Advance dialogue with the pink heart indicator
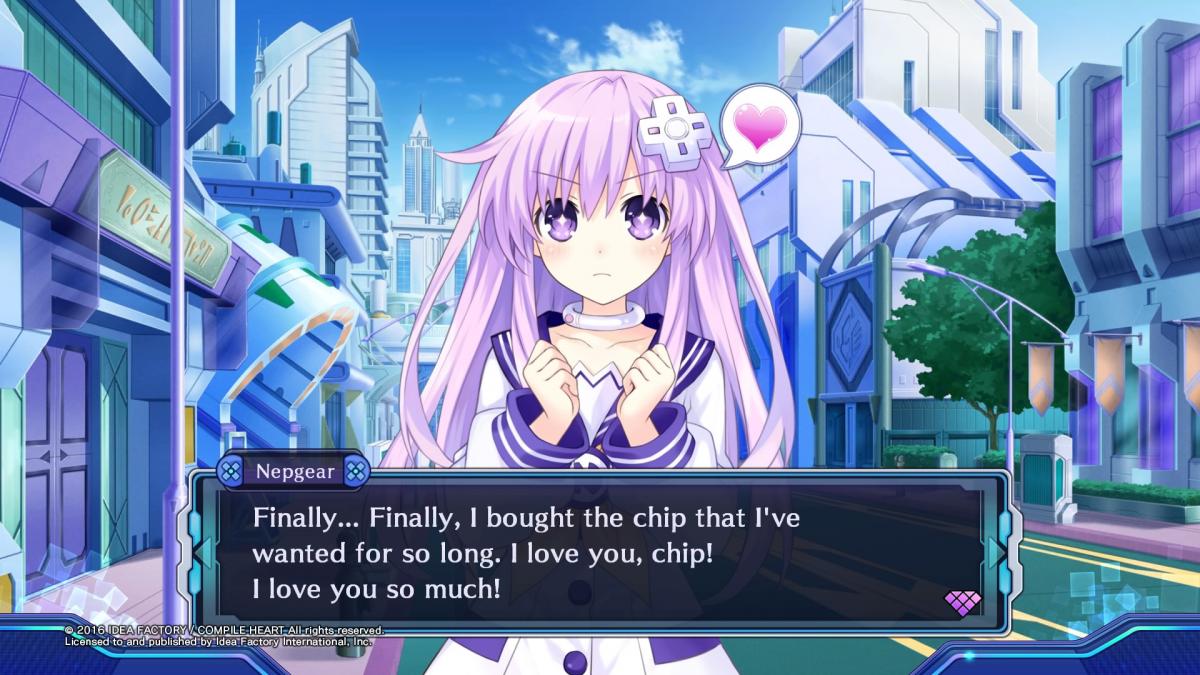Screen dimensions: 1200x675 (962, 602)
